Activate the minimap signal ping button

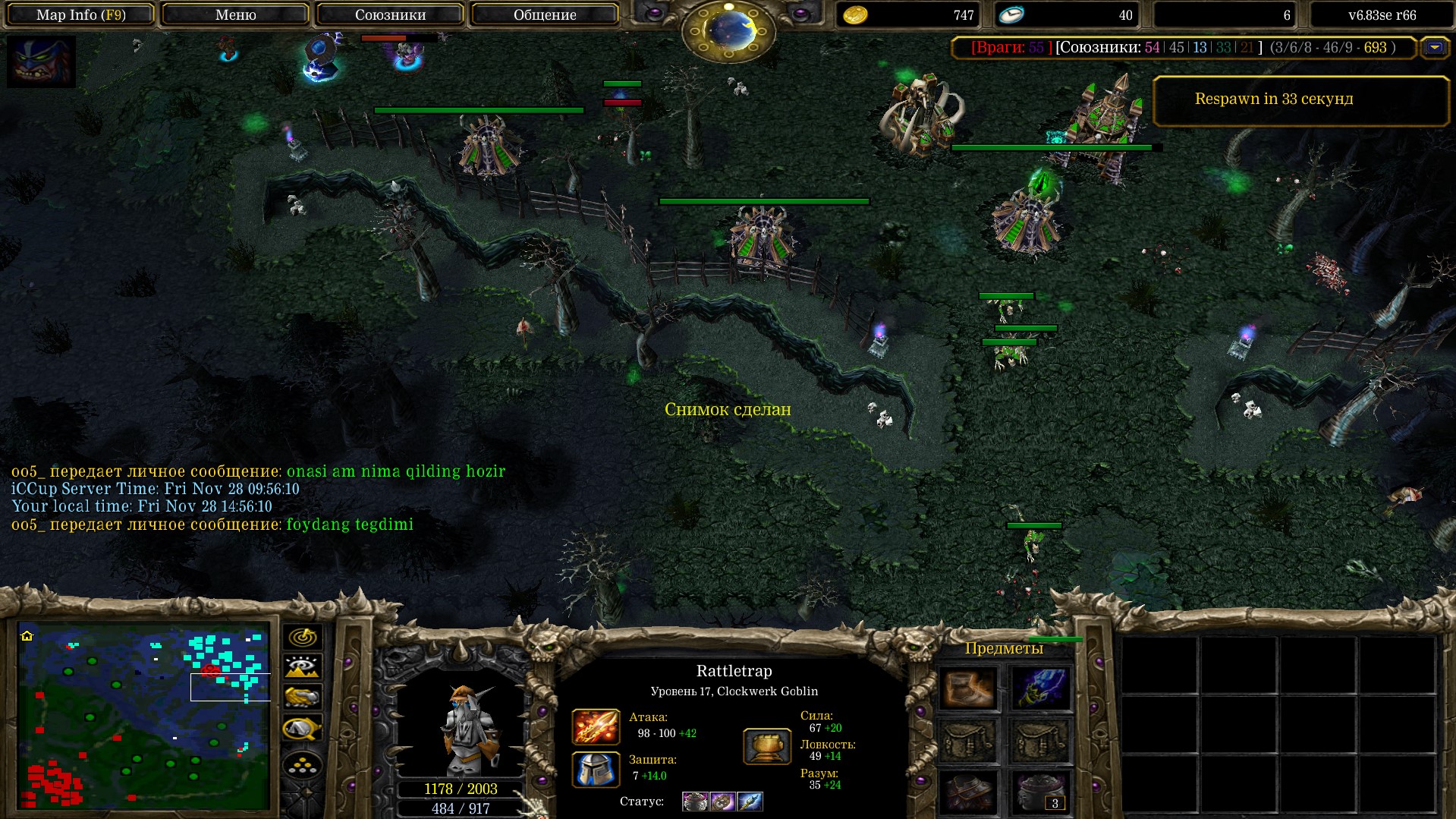tap(302, 637)
